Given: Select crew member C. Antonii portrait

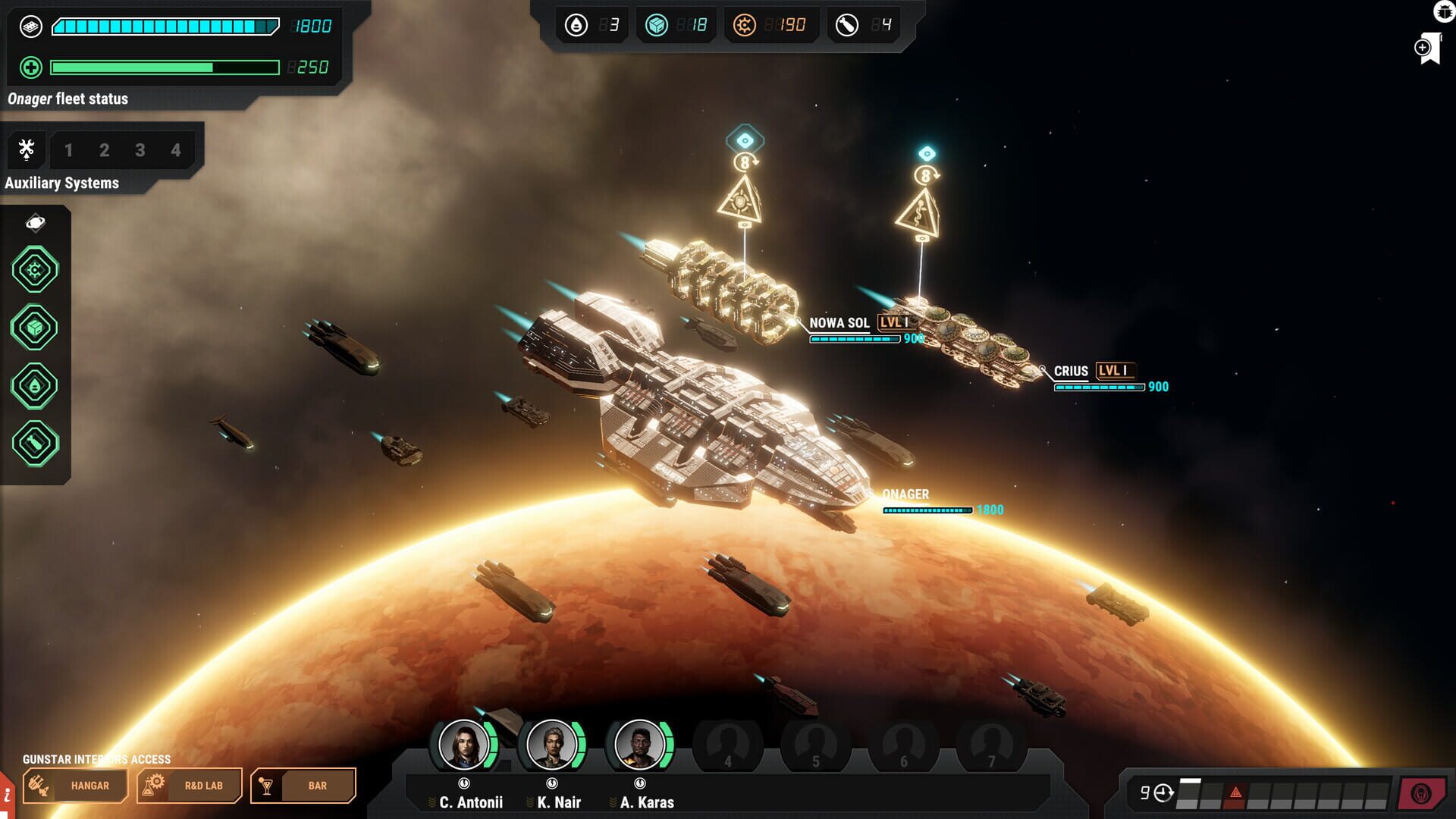Looking at the screenshot, I should [x=464, y=745].
